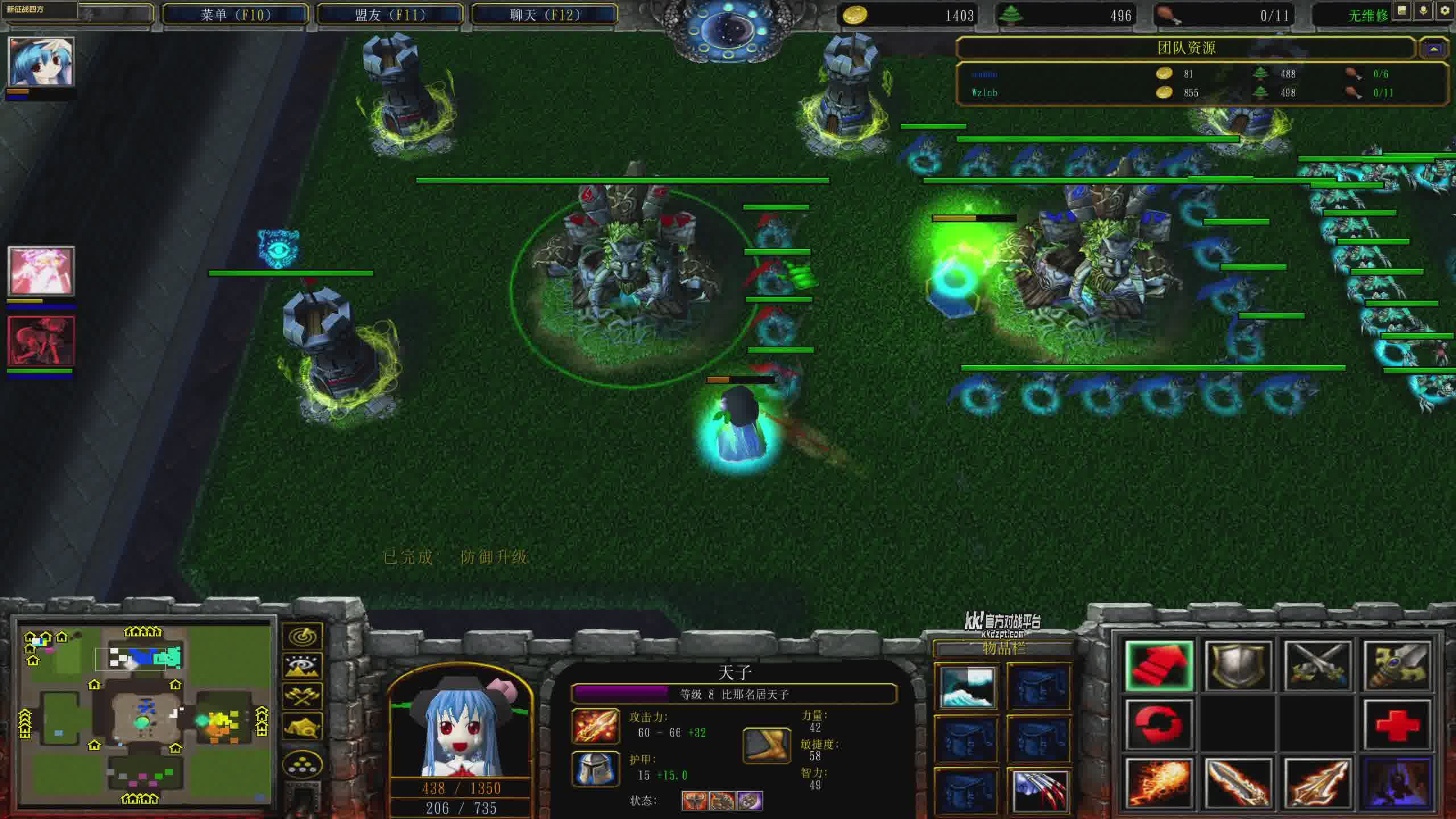Collapse the 团队资源 team resources panel
The width and height of the screenshot is (1456, 819).
(x=1434, y=49)
